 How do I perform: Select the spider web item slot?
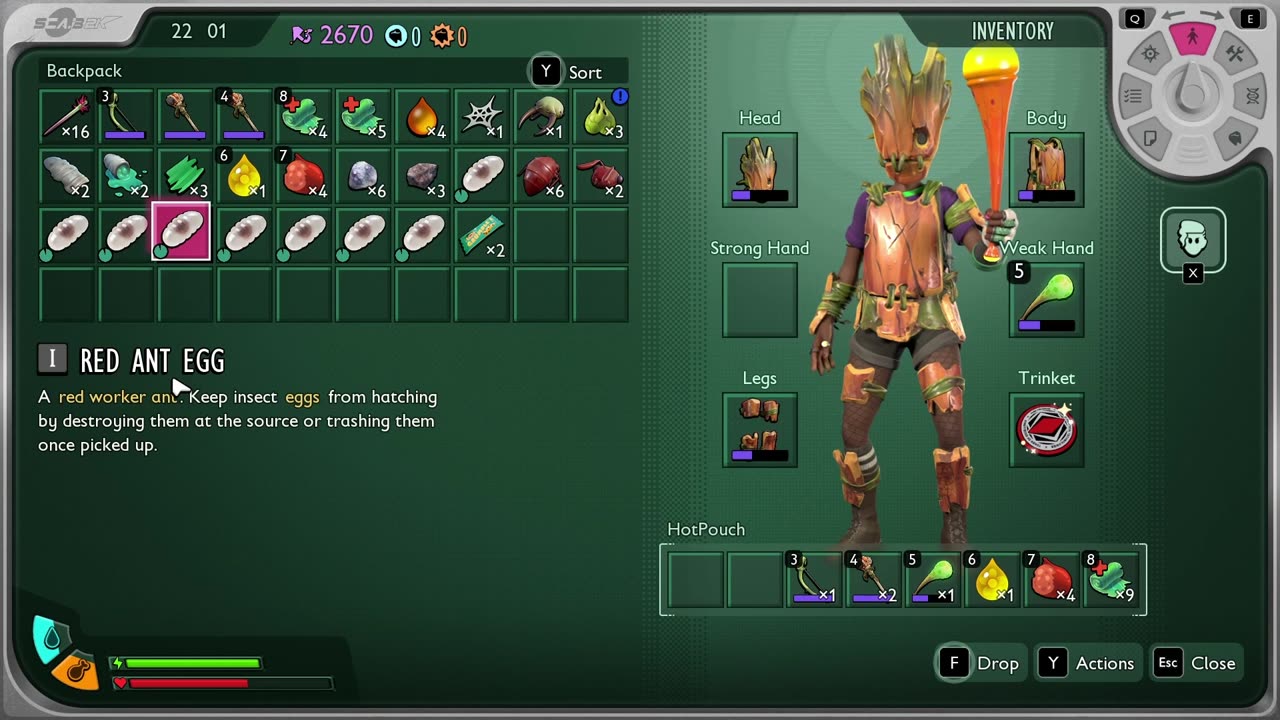tap(482, 117)
